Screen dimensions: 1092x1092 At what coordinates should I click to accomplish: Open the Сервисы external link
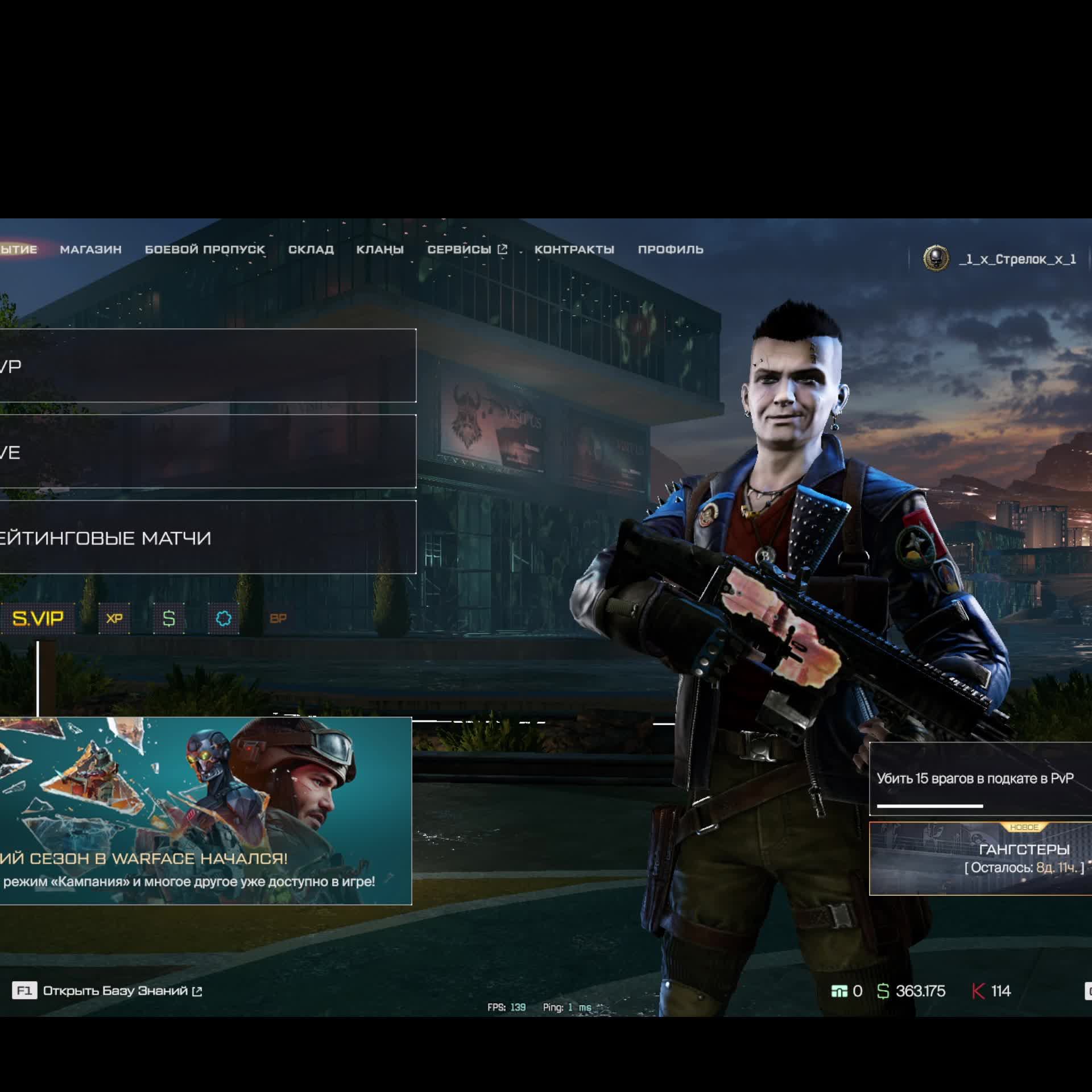[466, 250]
